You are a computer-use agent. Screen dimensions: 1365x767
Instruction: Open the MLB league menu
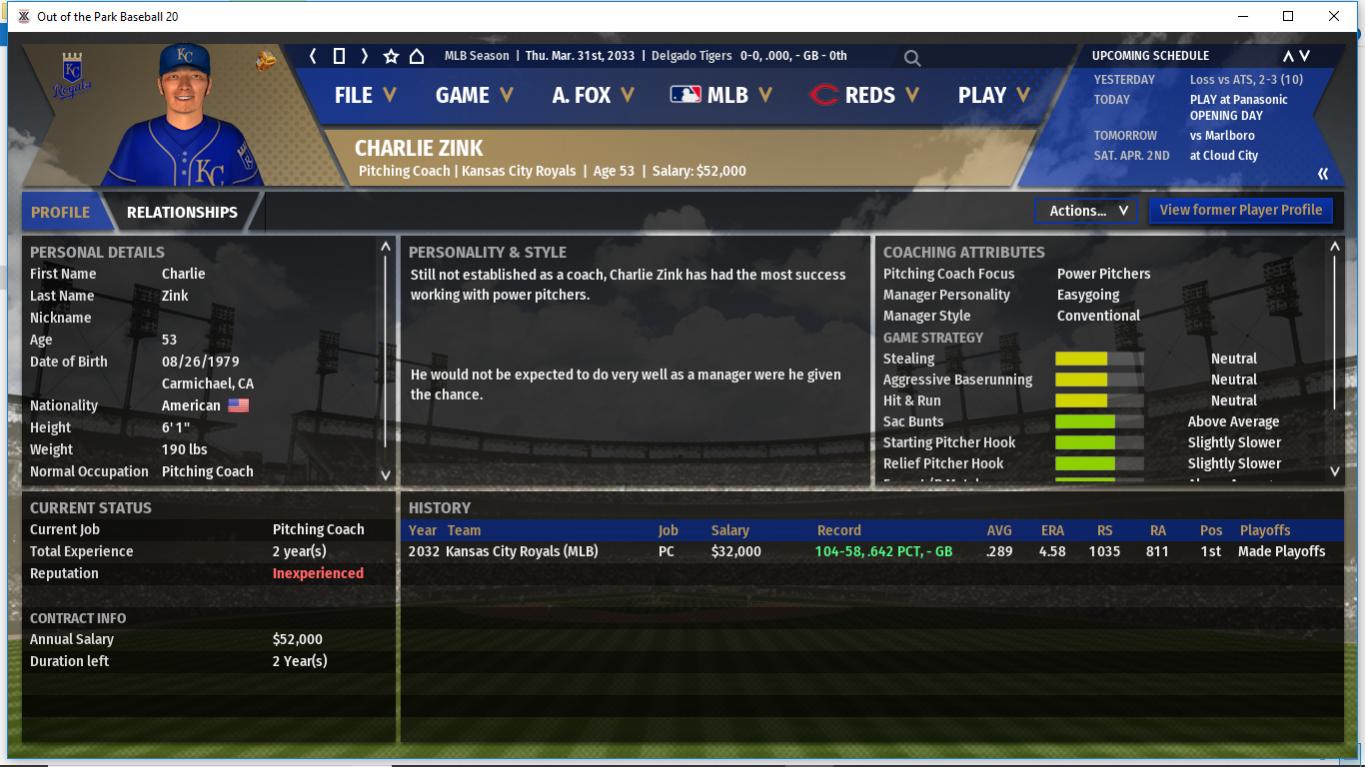tap(721, 95)
